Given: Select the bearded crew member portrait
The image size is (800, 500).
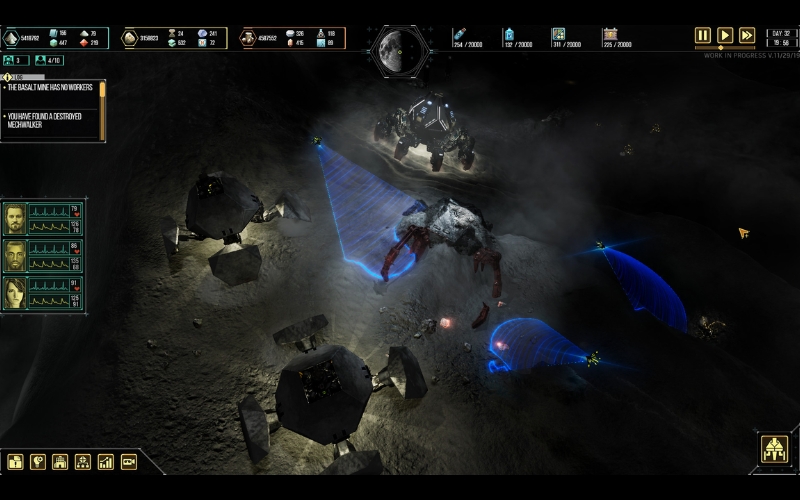Looking at the screenshot, I should [x=15, y=219].
